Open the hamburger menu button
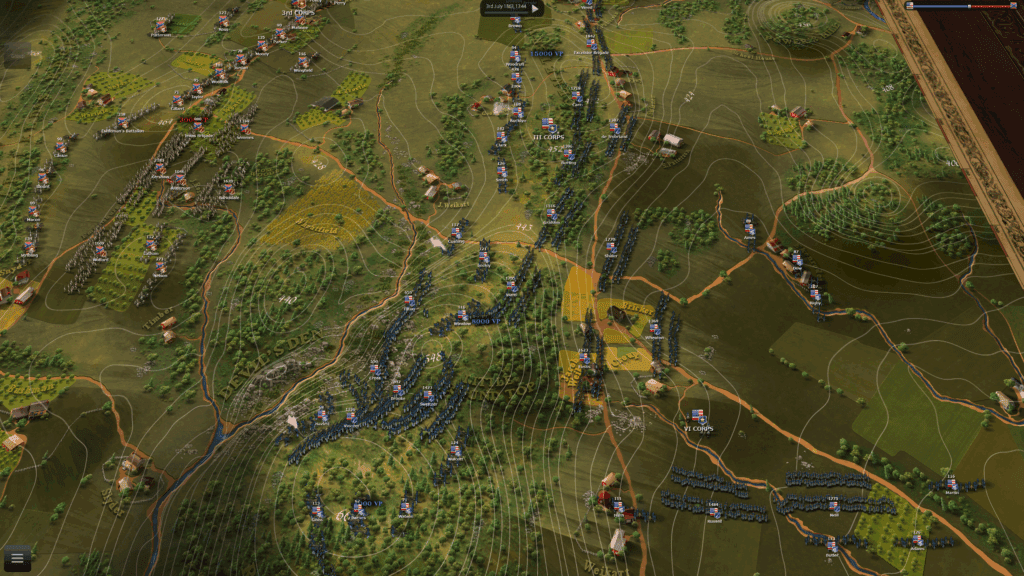 16,559
